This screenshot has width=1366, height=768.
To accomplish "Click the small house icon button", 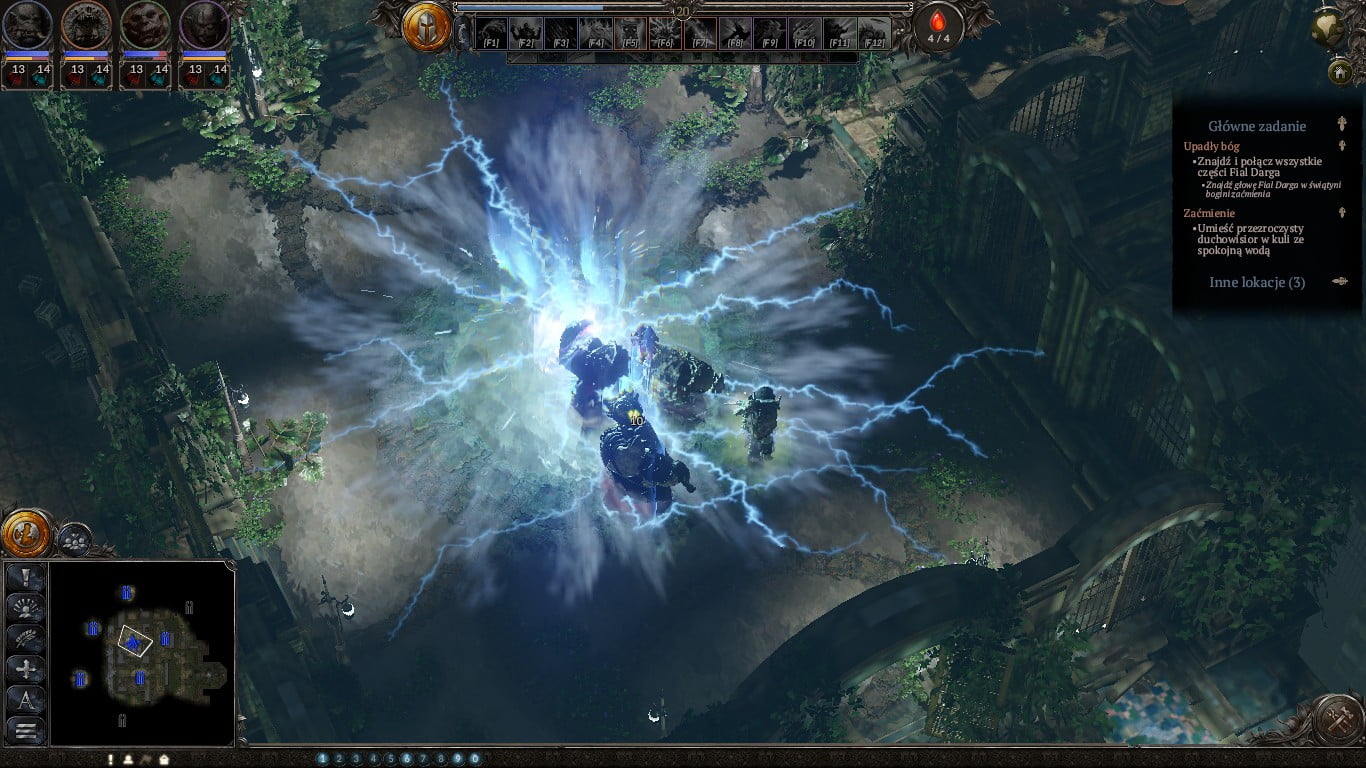I will 1340,72.
